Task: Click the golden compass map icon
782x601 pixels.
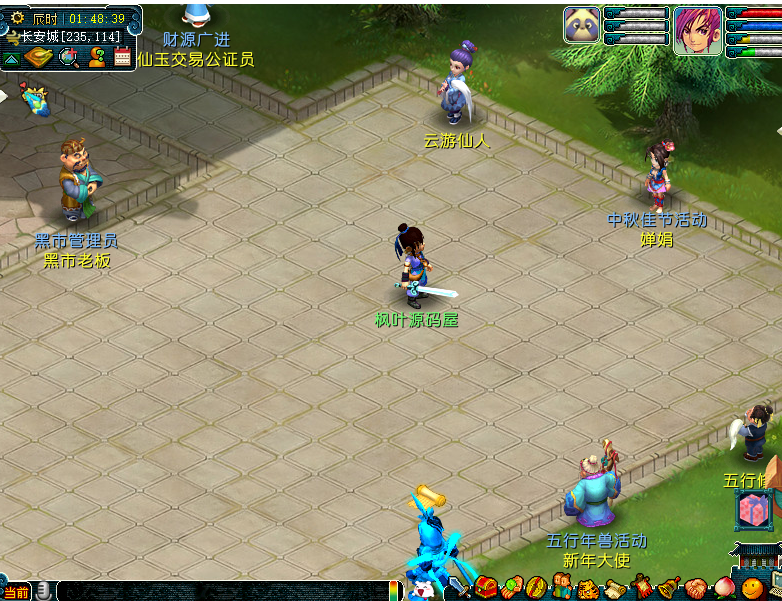Action: (39, 57)
